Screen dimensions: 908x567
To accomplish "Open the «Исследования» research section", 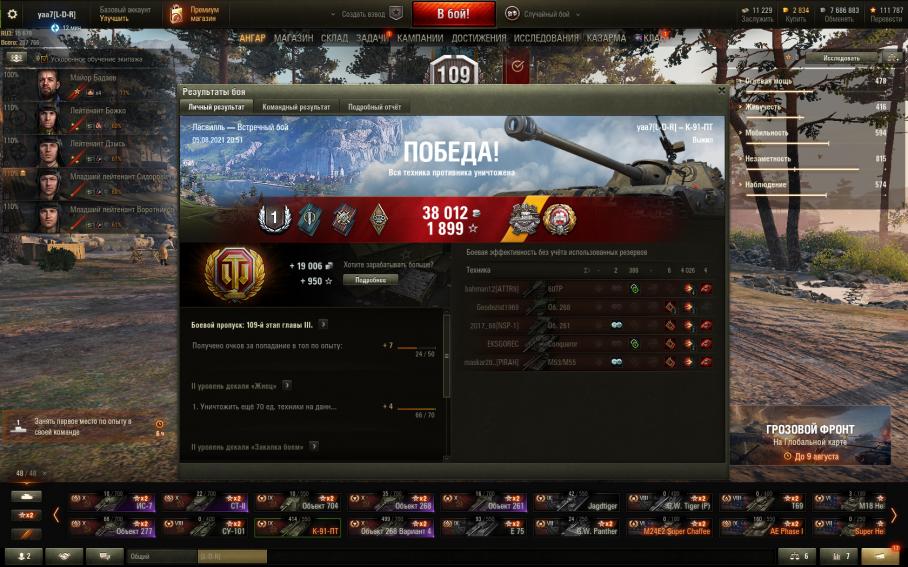I will pos(546,38).
